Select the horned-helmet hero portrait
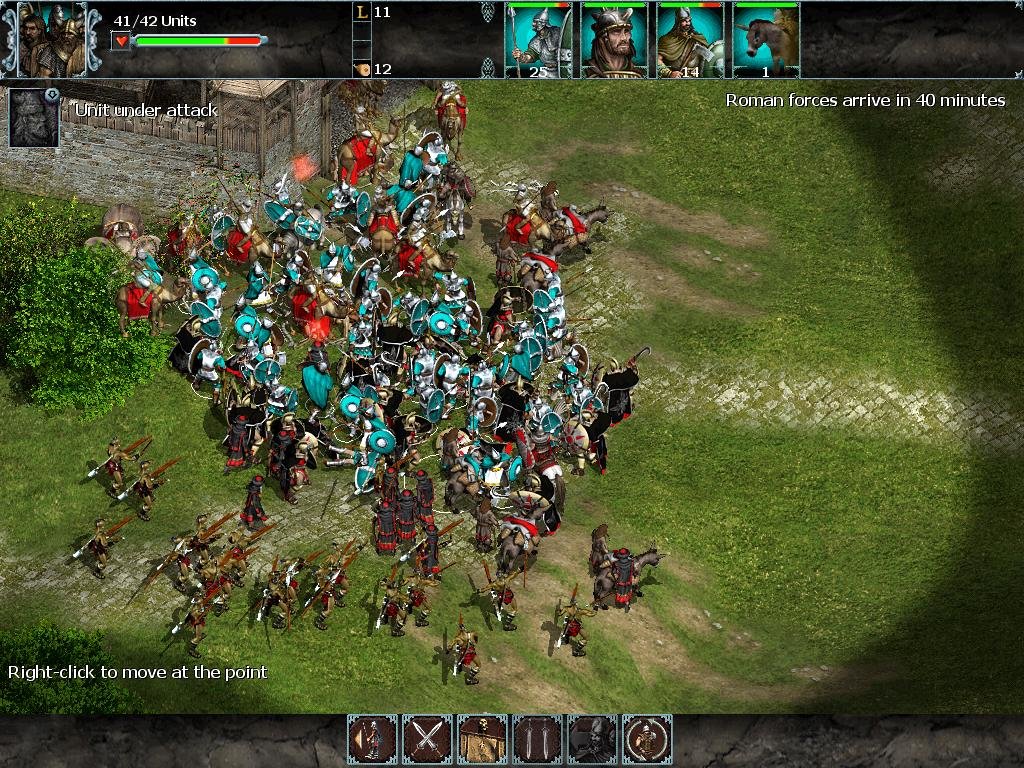Image resolution: width=1024 pixels, height=768 pixels. [614, 40]
